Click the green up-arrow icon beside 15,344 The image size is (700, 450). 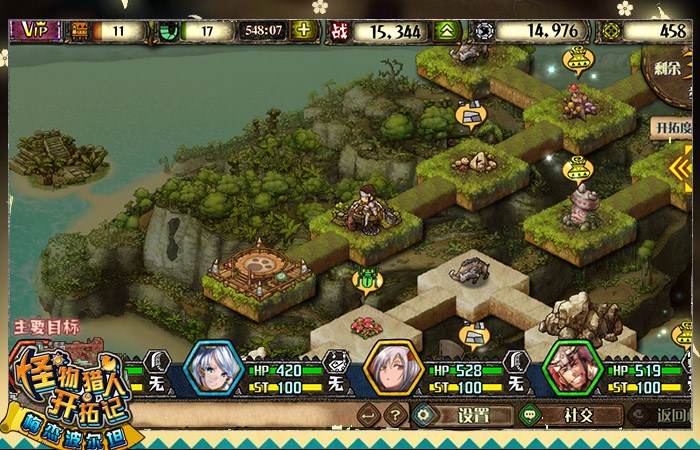[445, 31]
